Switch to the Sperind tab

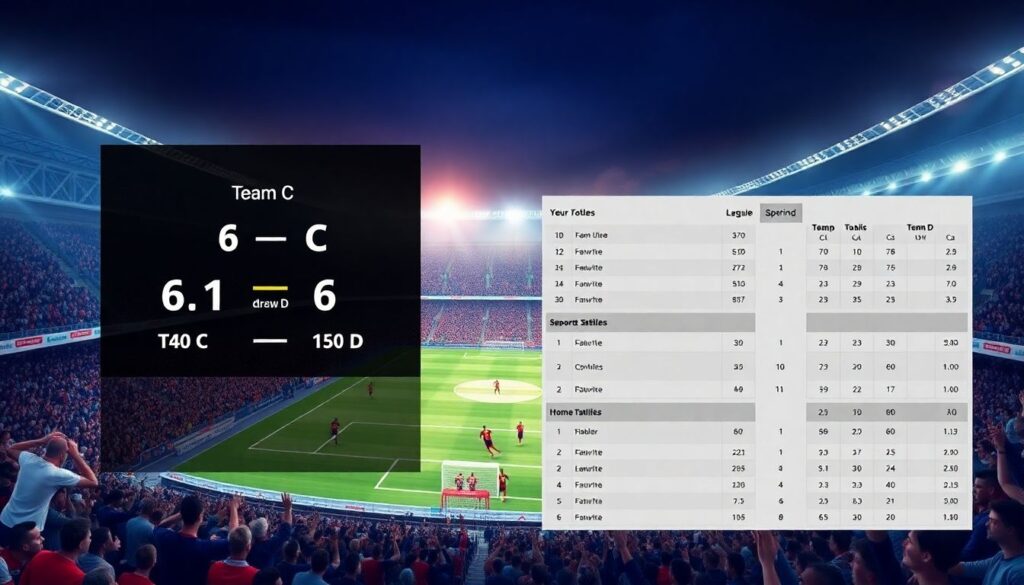(780, 213)
